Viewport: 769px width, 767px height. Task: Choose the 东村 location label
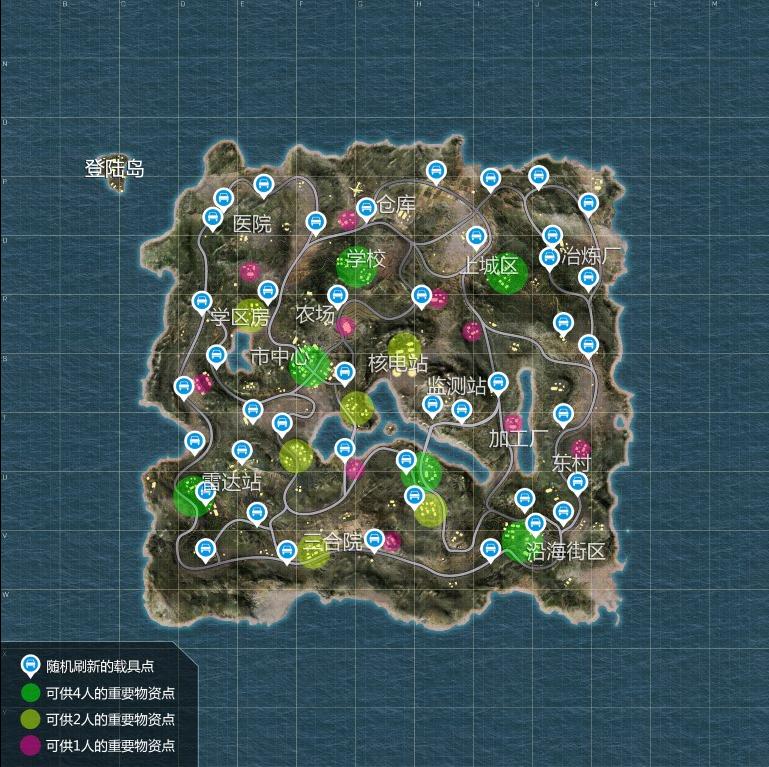coord(571,464)
